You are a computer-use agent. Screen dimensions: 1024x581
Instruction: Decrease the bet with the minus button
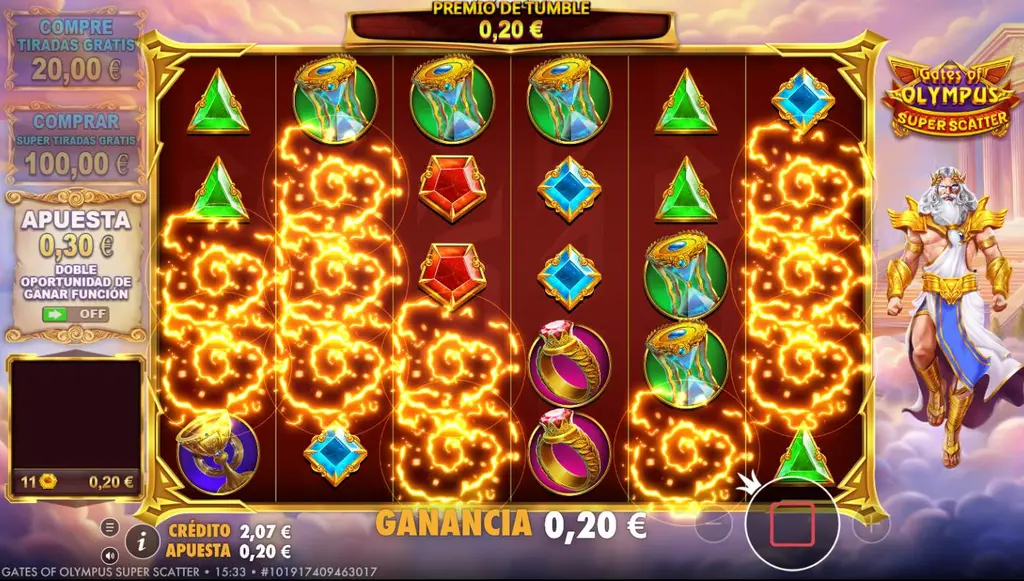(x=713, y=524)
